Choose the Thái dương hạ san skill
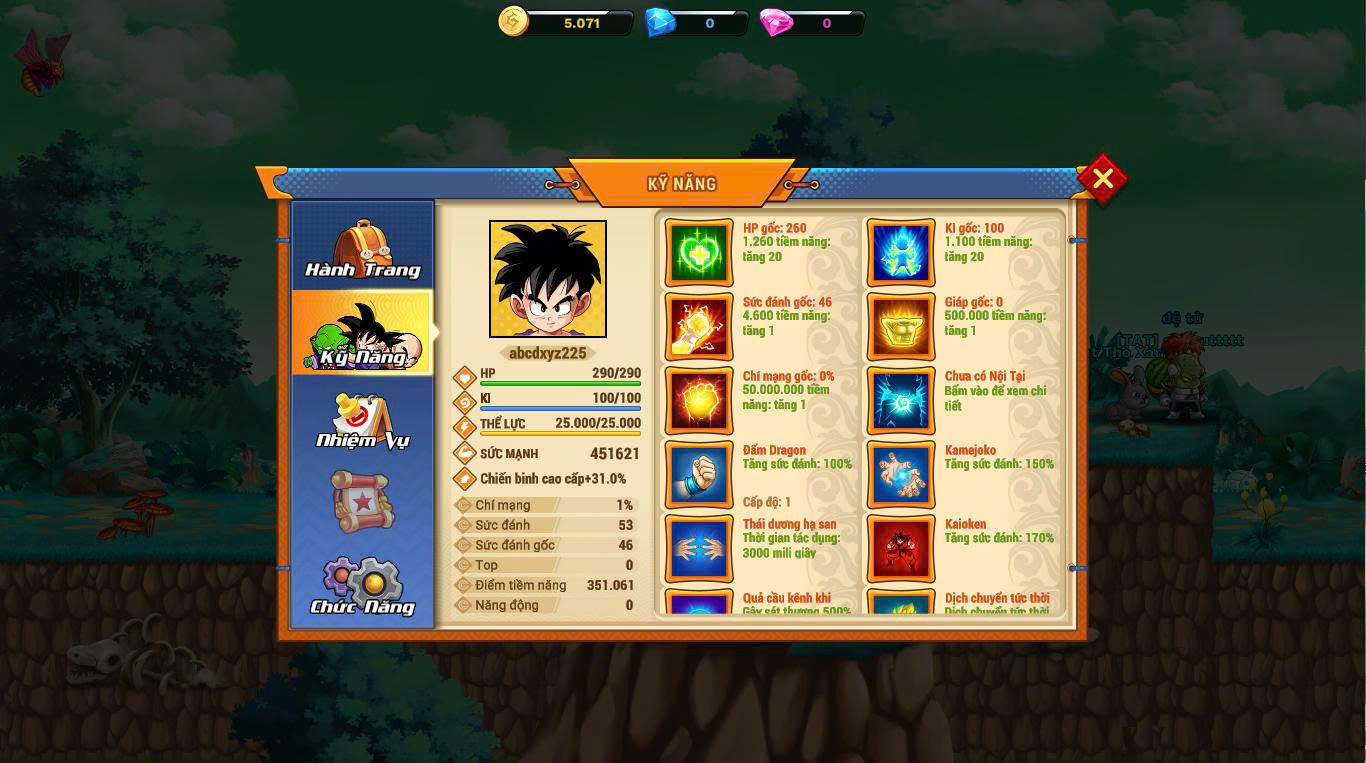 699,548
